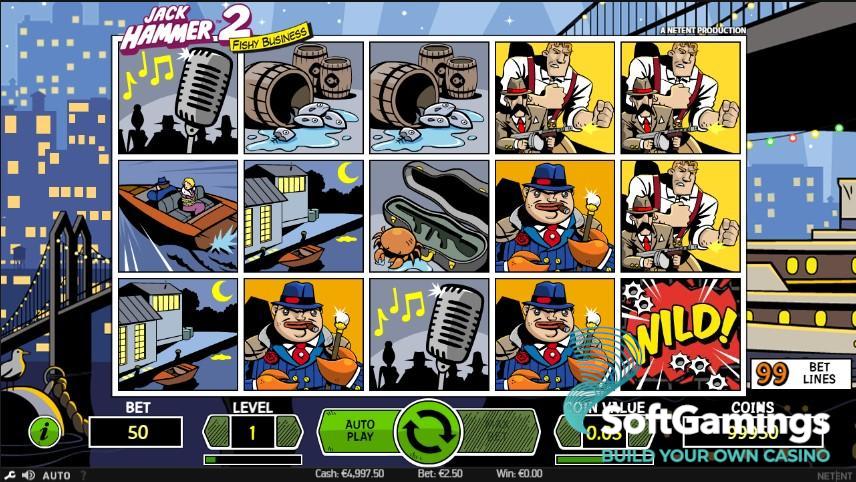Viewport: 856px width, 482px height.
Task: Spin the reels with the green arrow button
Action: (x=428, y=432)
